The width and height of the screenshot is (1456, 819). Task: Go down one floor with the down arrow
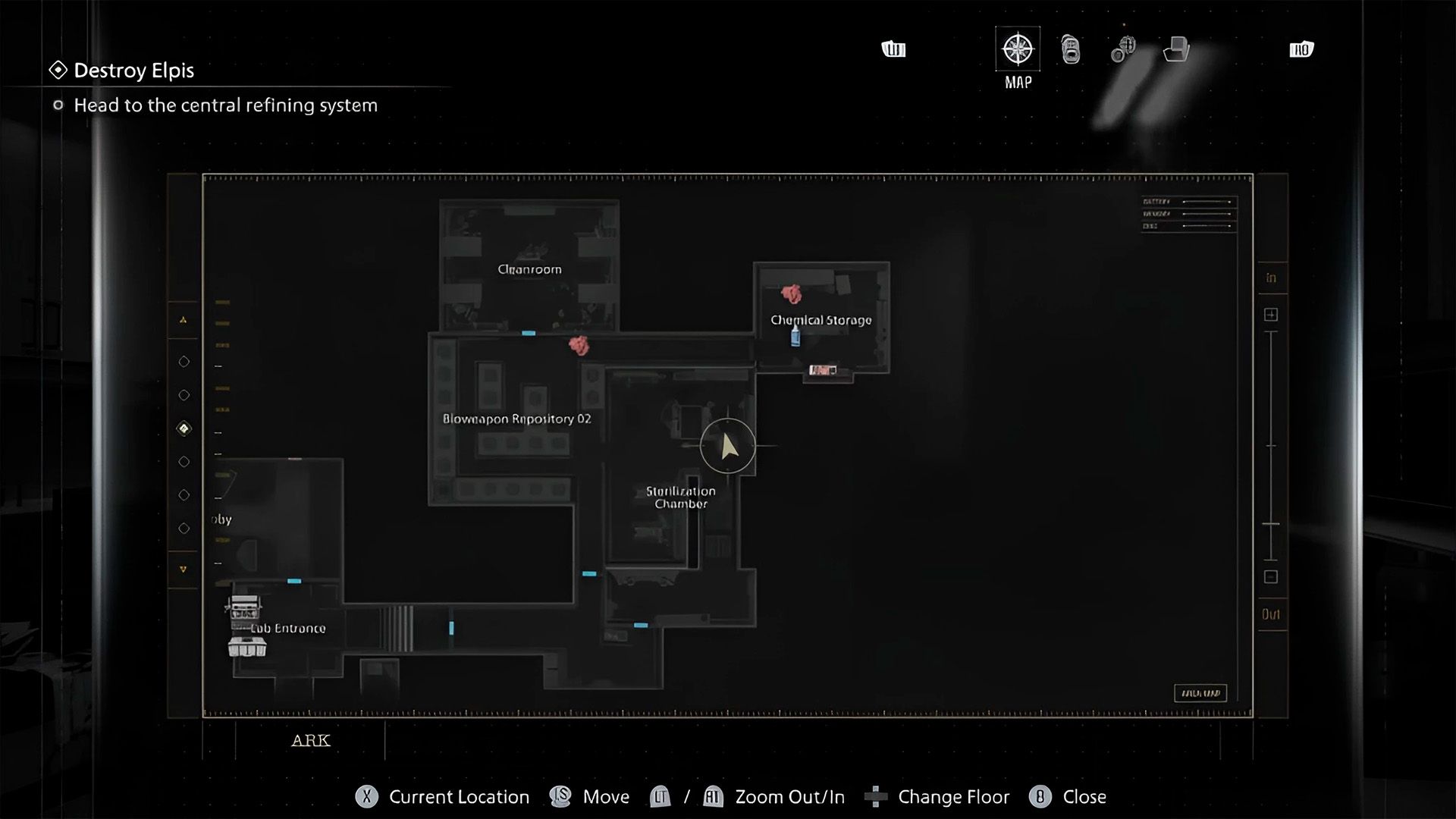pos(183,569)
